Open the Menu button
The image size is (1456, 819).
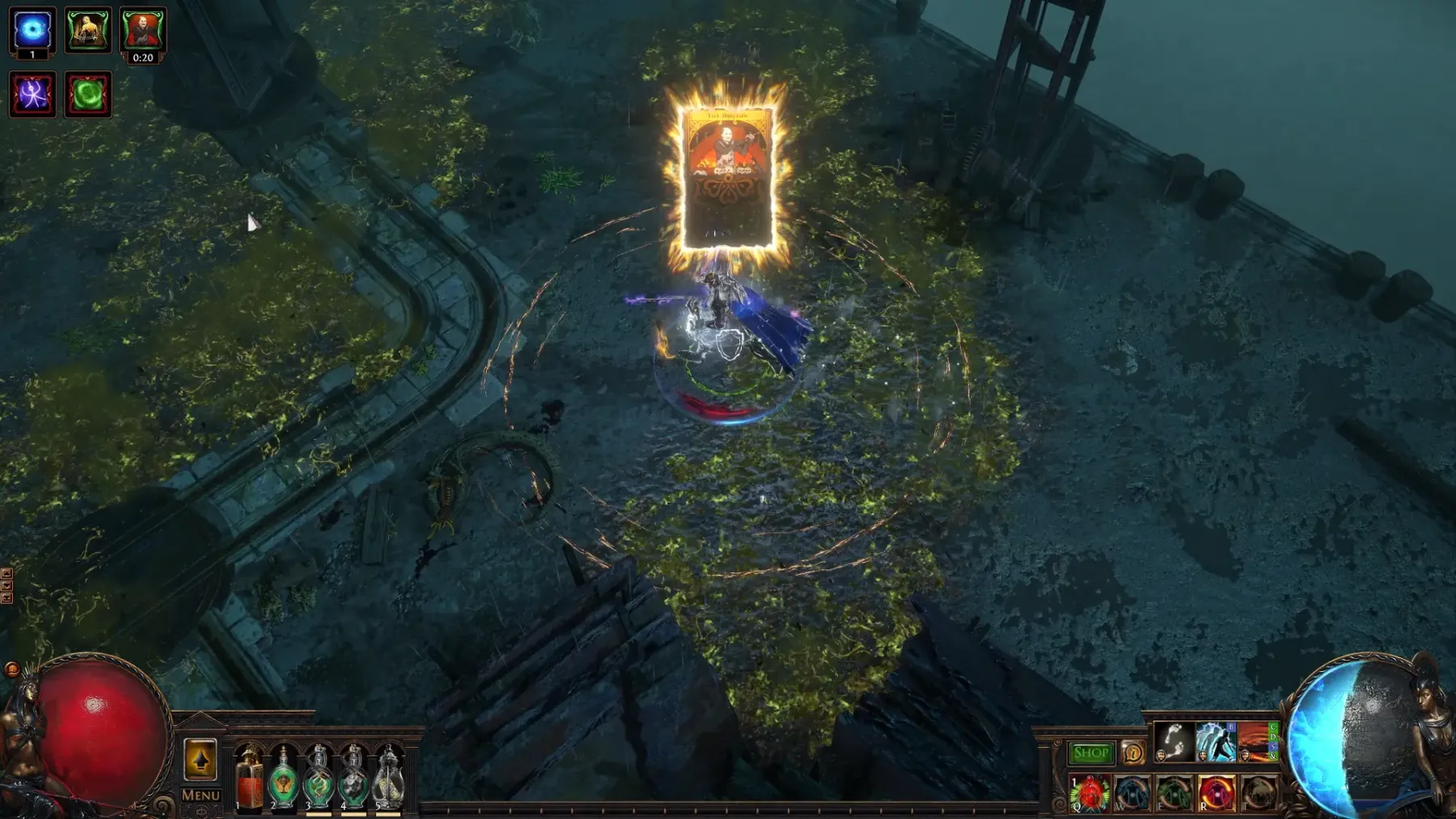tap(201, 796)
